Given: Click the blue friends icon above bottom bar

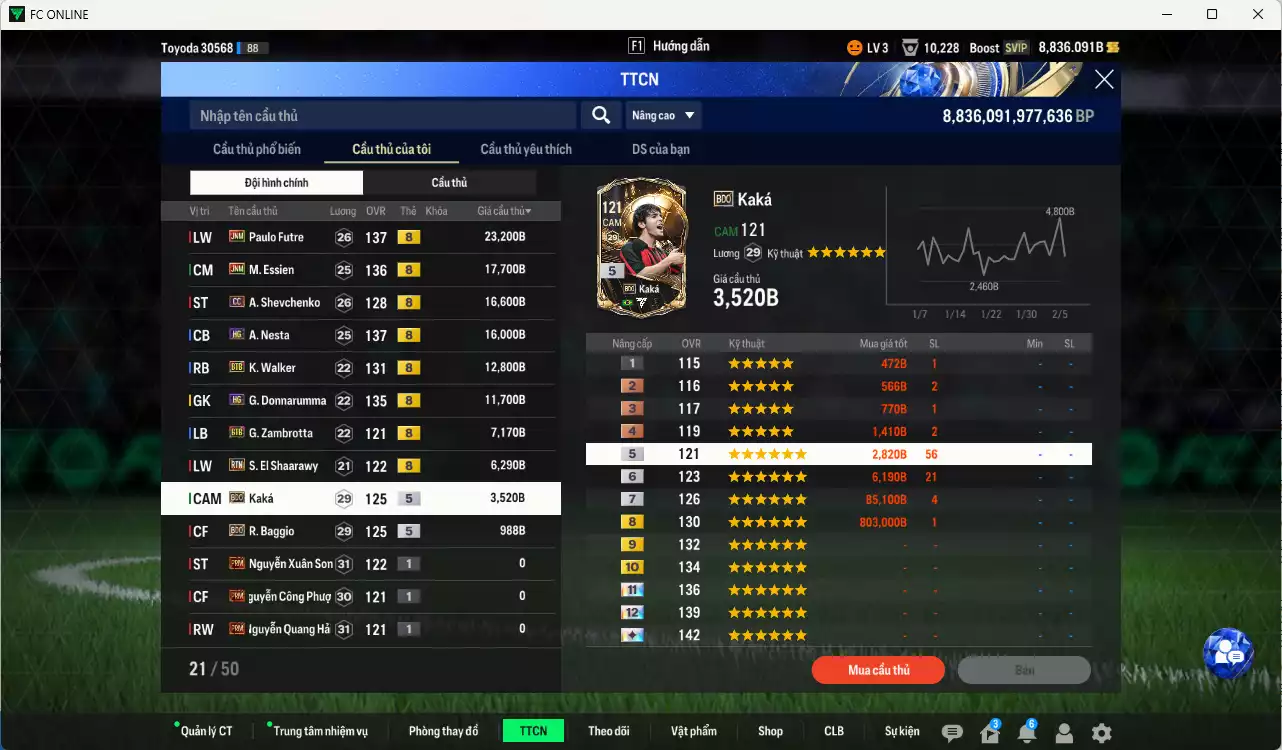Looking at the screenshot, I should click(x=1229, y=655).
